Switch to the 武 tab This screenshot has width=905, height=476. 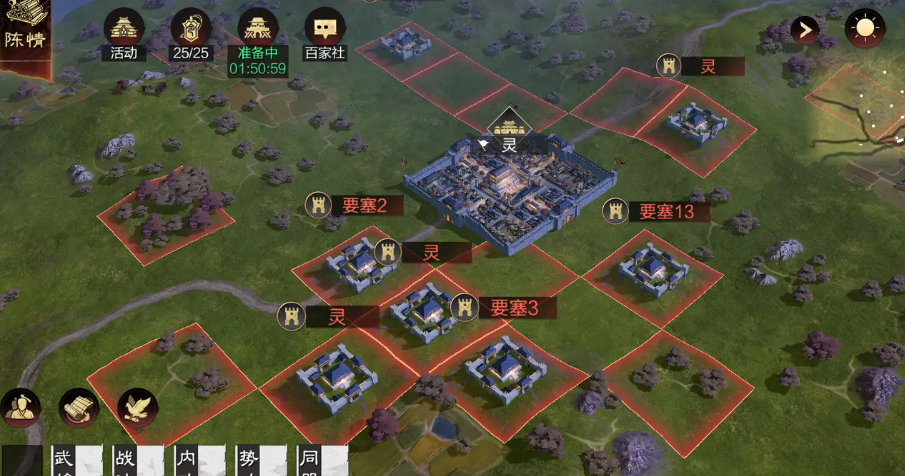point(66,461)
